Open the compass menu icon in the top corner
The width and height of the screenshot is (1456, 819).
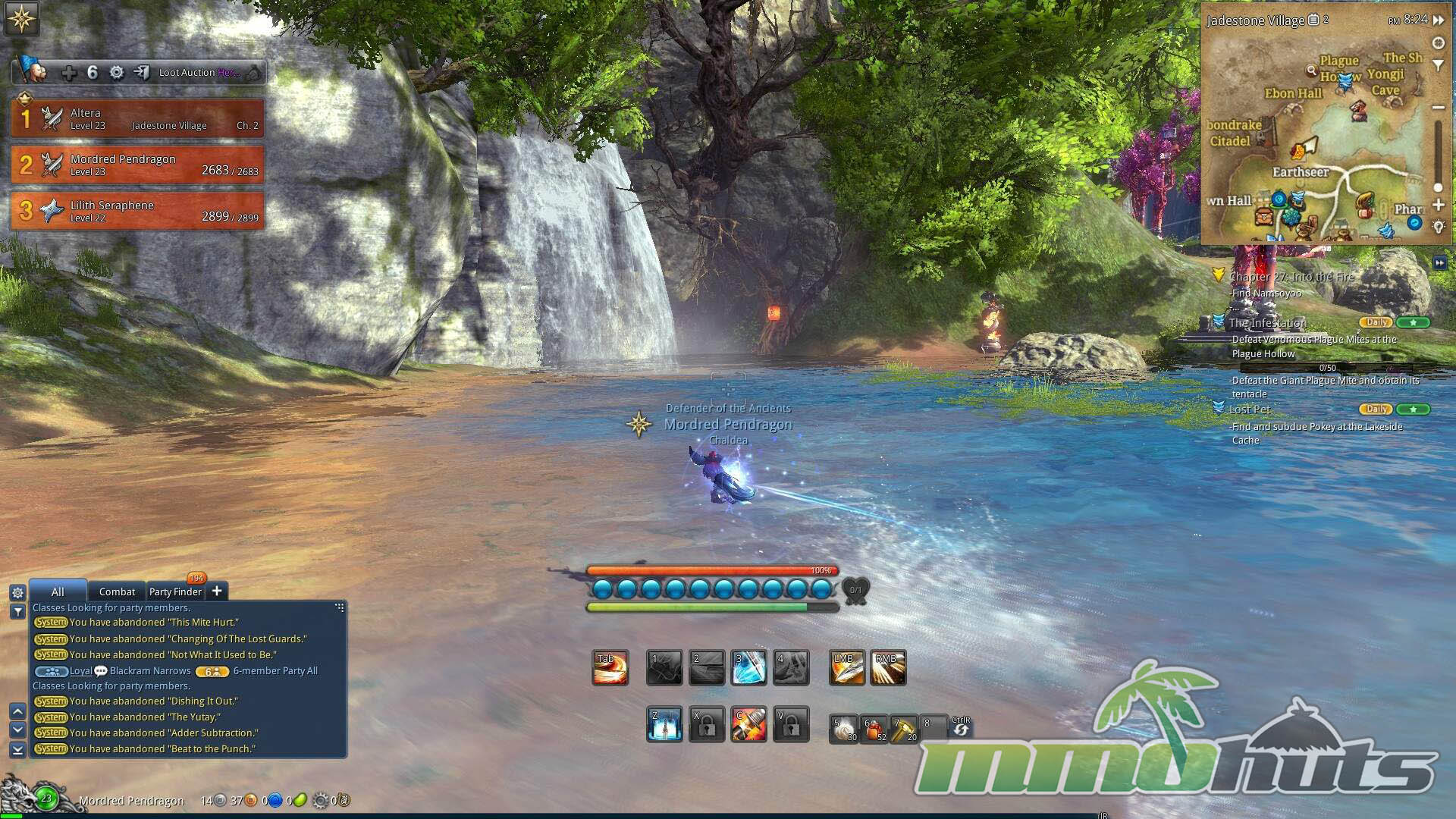click(21, 18)
